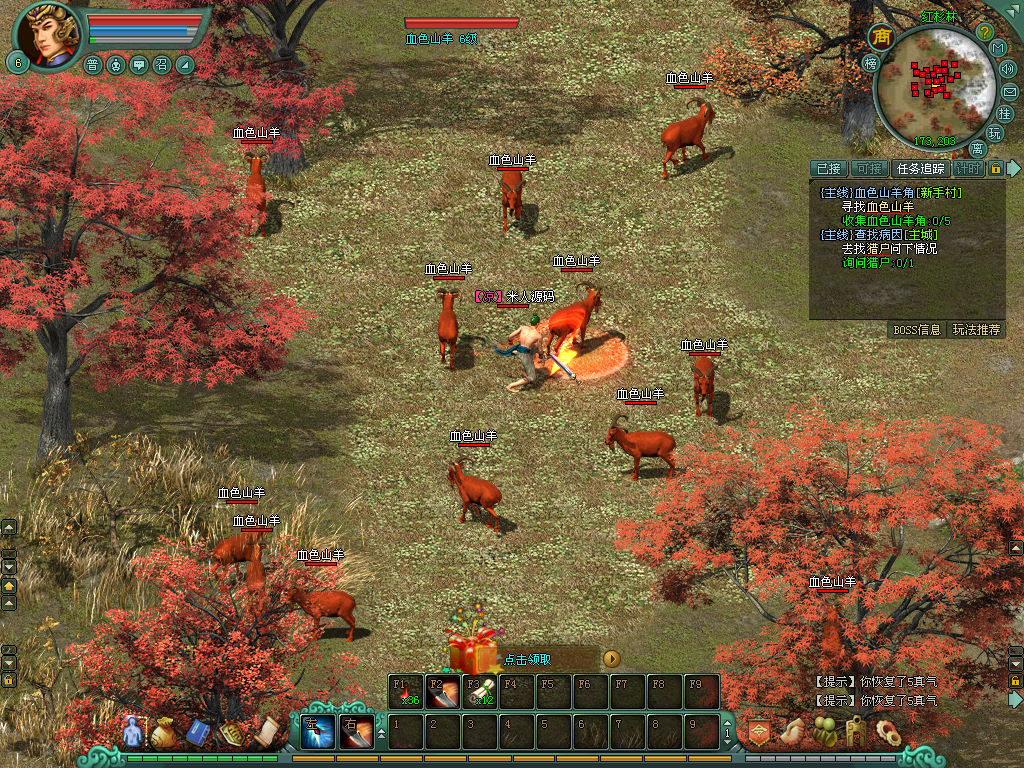Open the money bag inventory icon
Viewport: 1024px width, 768px height.
[164, 734]
